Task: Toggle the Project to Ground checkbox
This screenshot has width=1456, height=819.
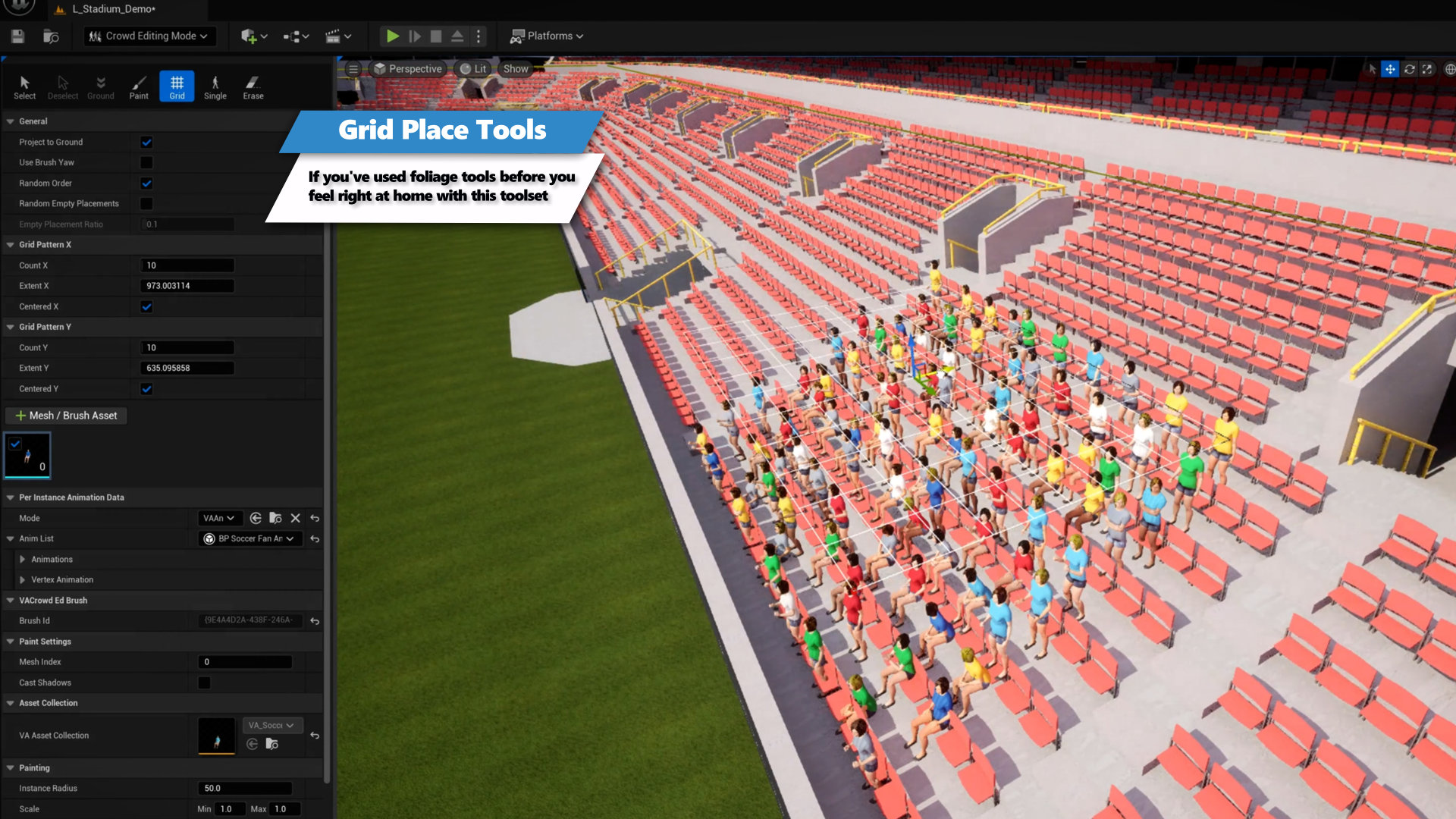Action: click(146, 142)
